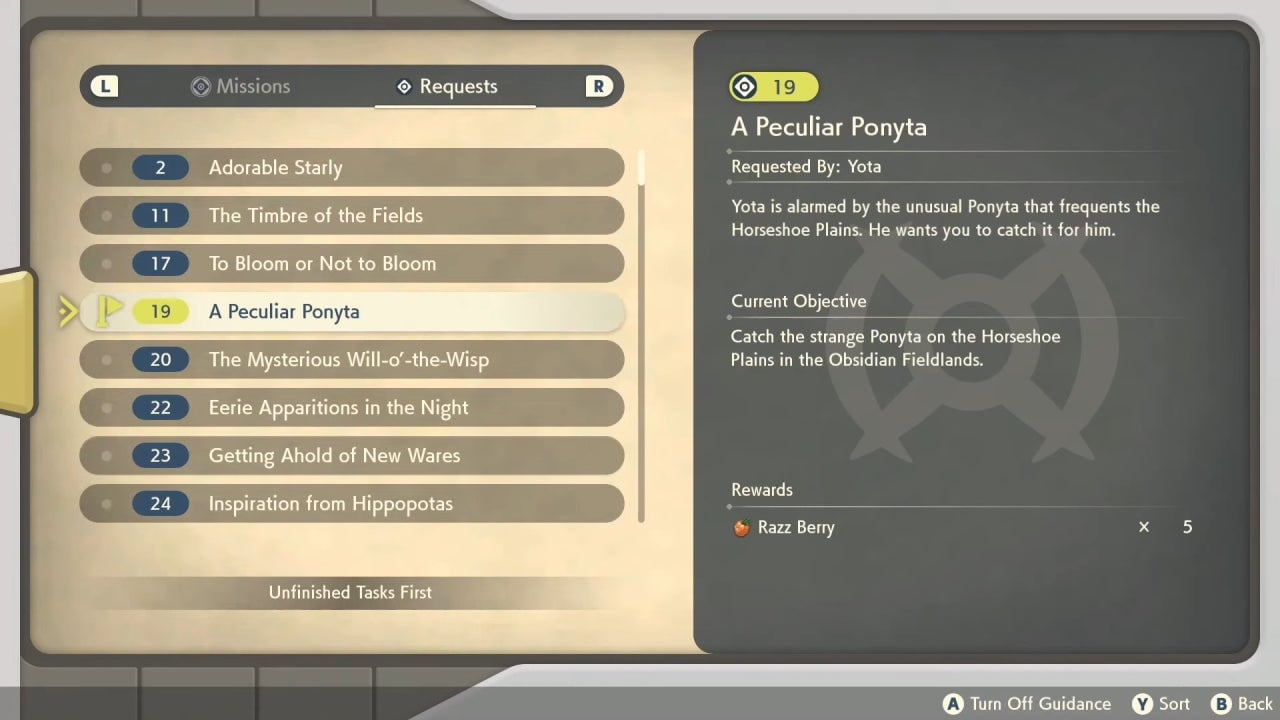Click the L shoulder button indicator

104,86
